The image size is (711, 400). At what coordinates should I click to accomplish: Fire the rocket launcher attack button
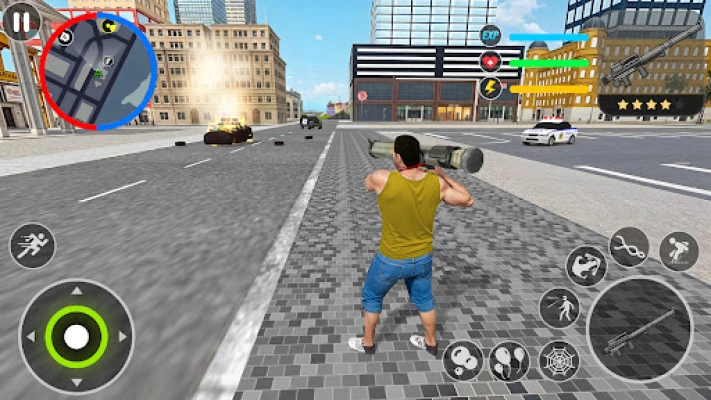point(639,329)
